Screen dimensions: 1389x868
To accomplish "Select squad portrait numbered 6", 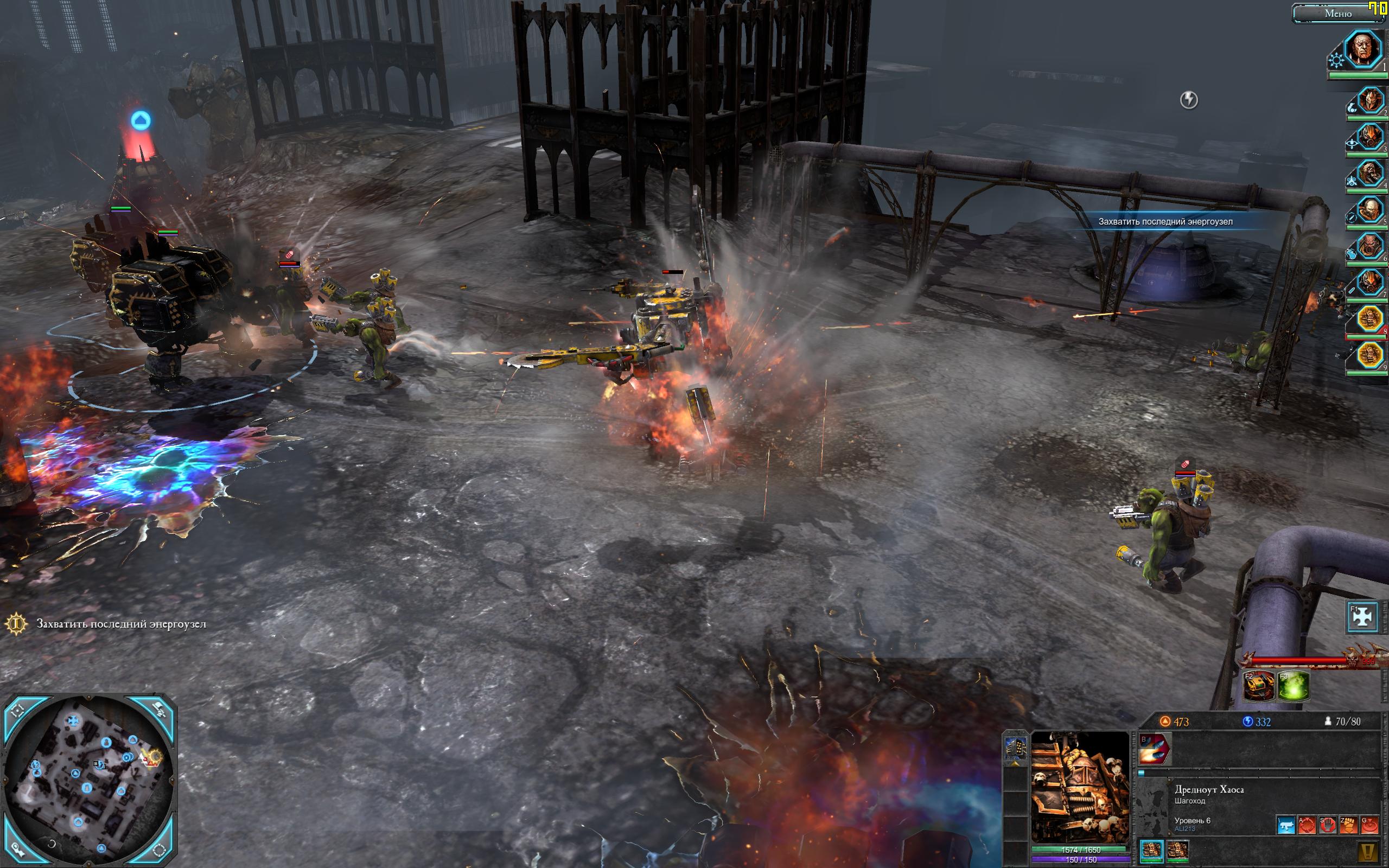I will tap(1370, 247).
